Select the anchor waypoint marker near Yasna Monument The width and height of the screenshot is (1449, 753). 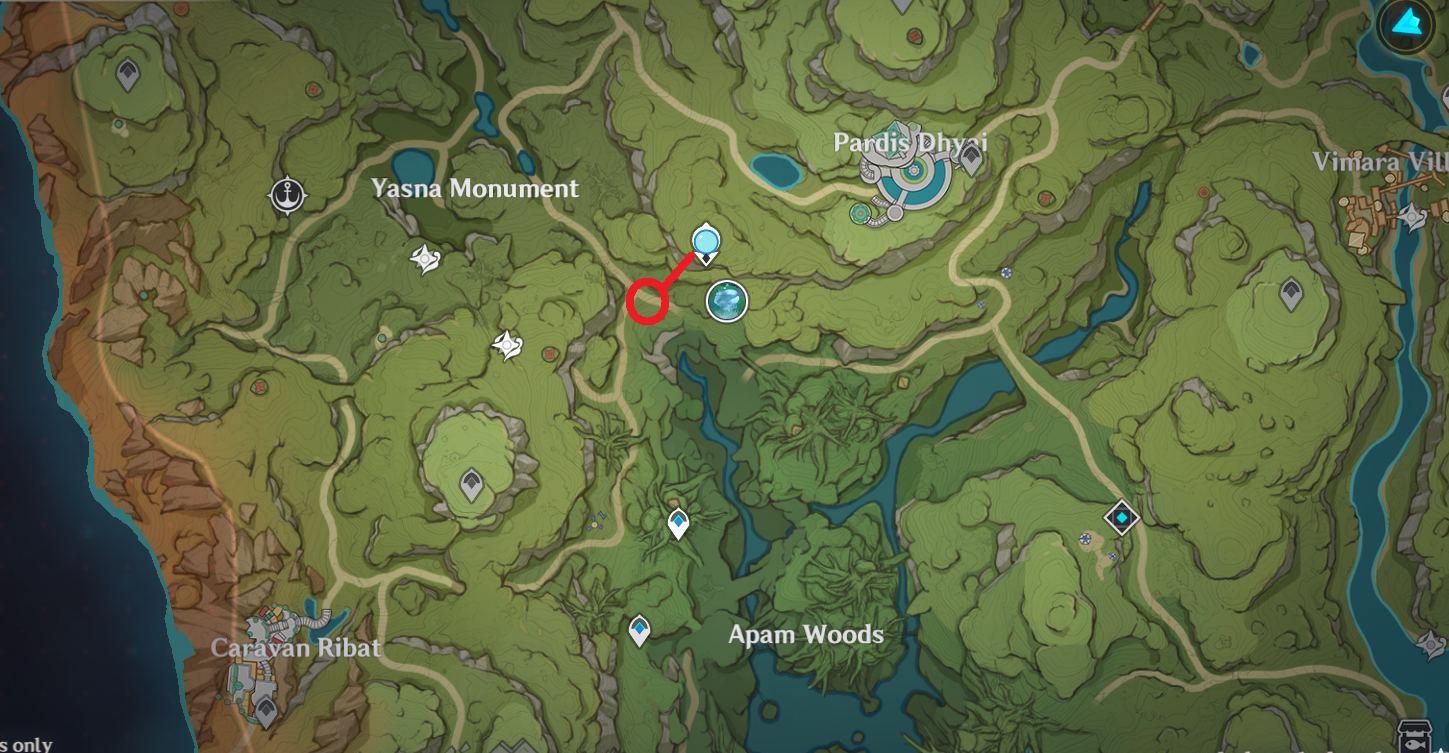pos(288,195)
